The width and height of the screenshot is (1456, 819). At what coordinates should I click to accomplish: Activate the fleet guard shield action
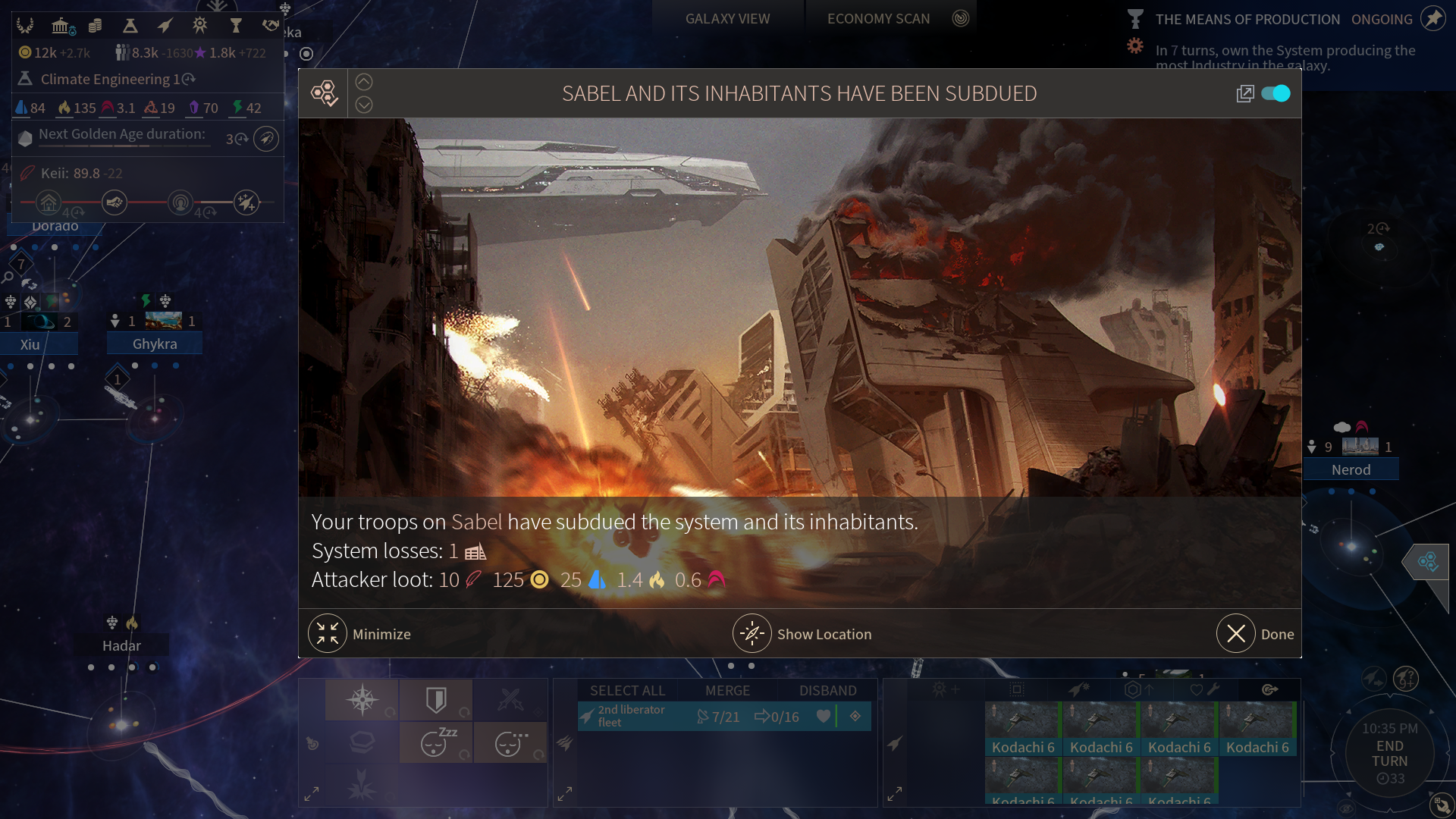436,700
